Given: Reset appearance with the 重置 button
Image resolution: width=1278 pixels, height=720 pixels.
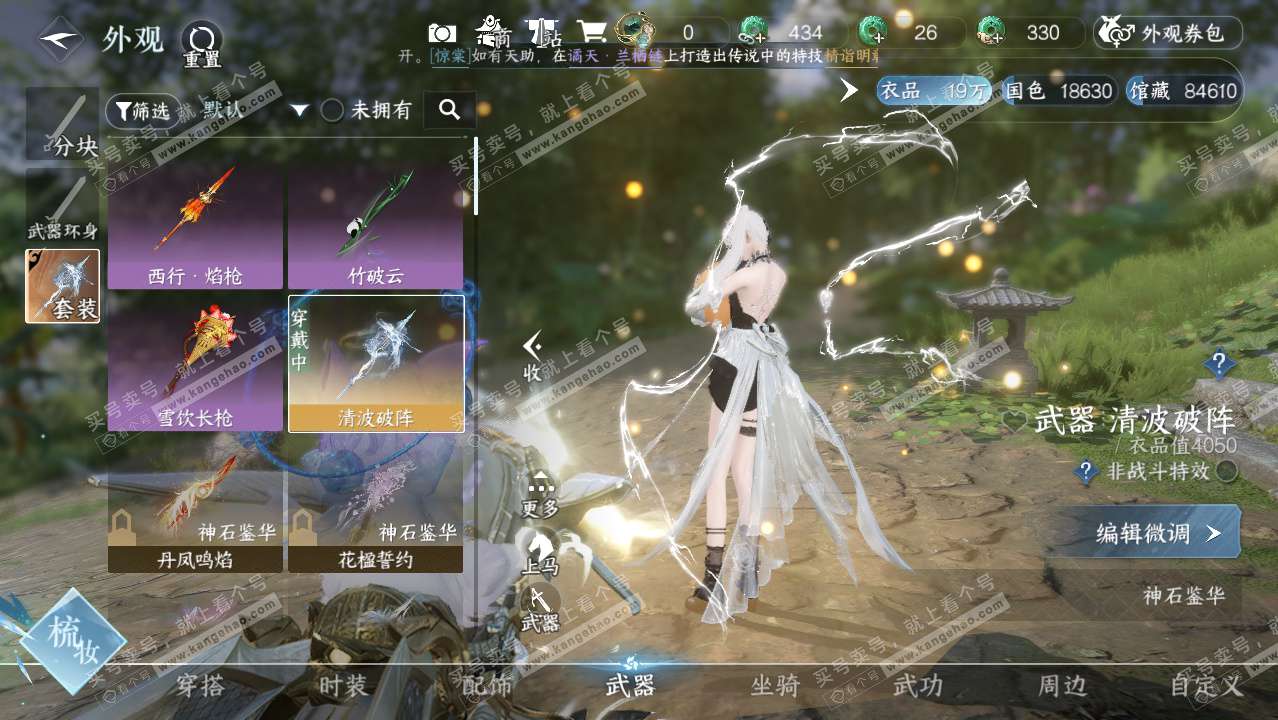Looking at the screenshot, I should (x=201, y=44).
